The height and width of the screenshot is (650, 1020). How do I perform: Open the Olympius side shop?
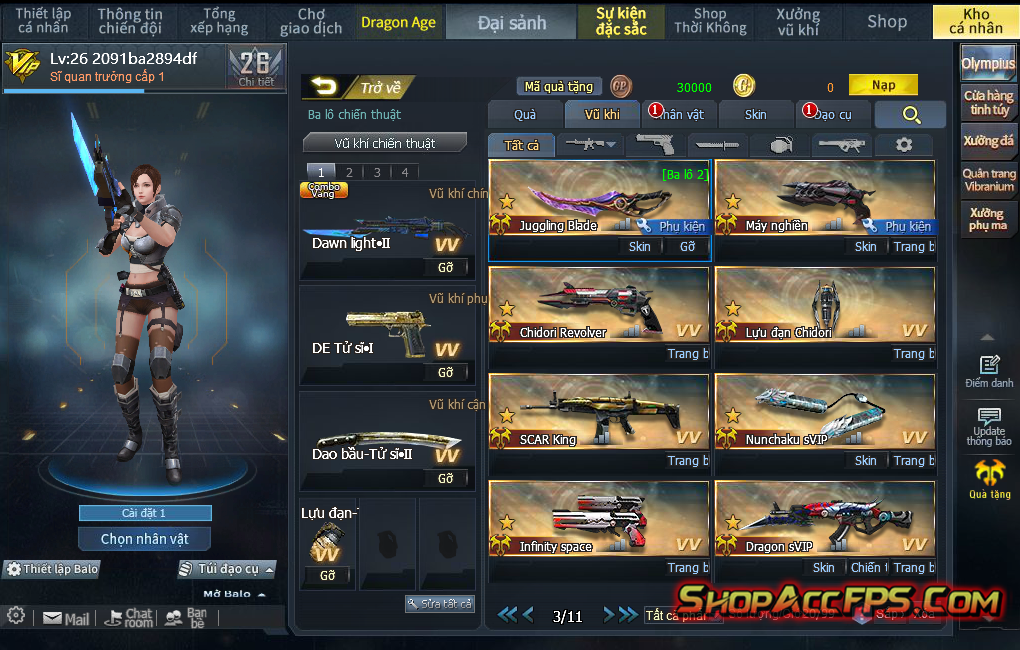[988, 64]
